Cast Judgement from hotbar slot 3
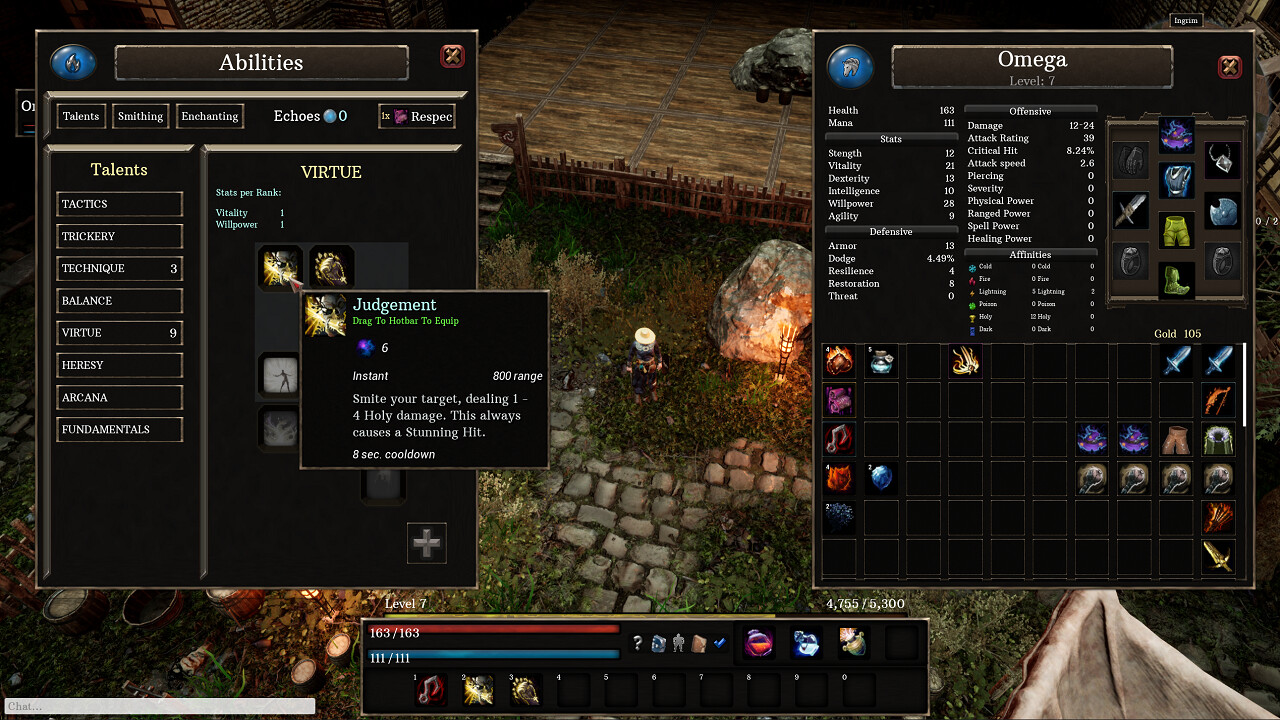Image resolution: width=1280 pixels, height=720 pixels. (x=525, y=689)
